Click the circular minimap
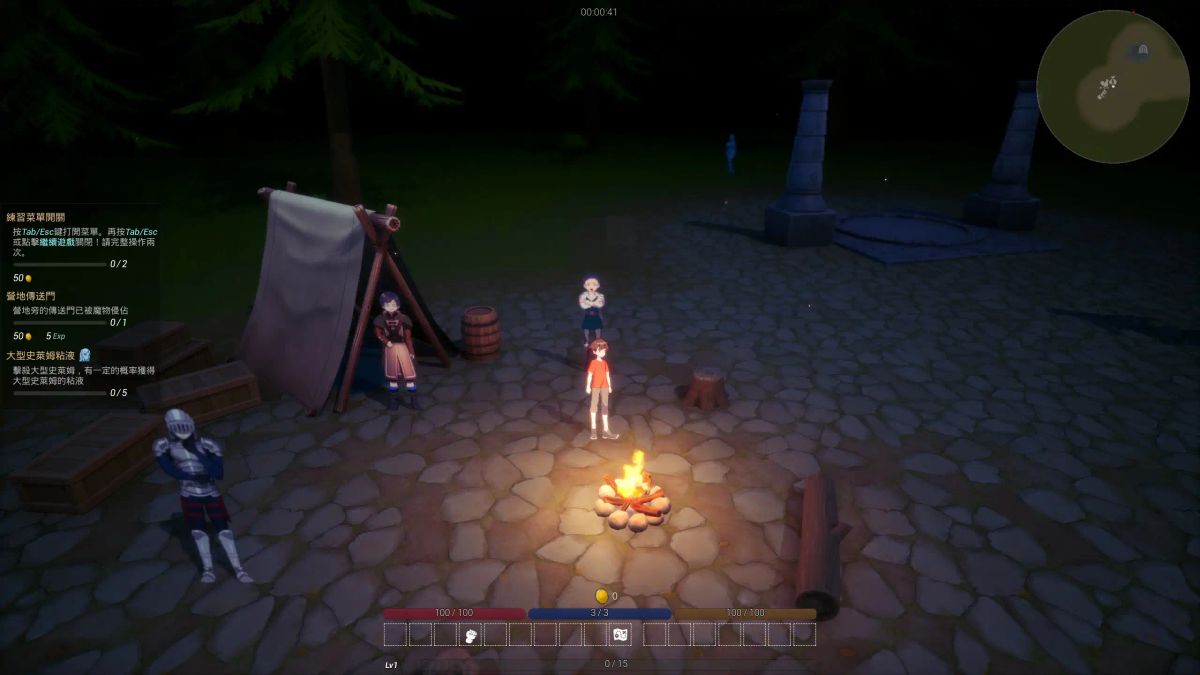The width and height of the screenshot is (1200, 675). click(x=1112, y=86)
